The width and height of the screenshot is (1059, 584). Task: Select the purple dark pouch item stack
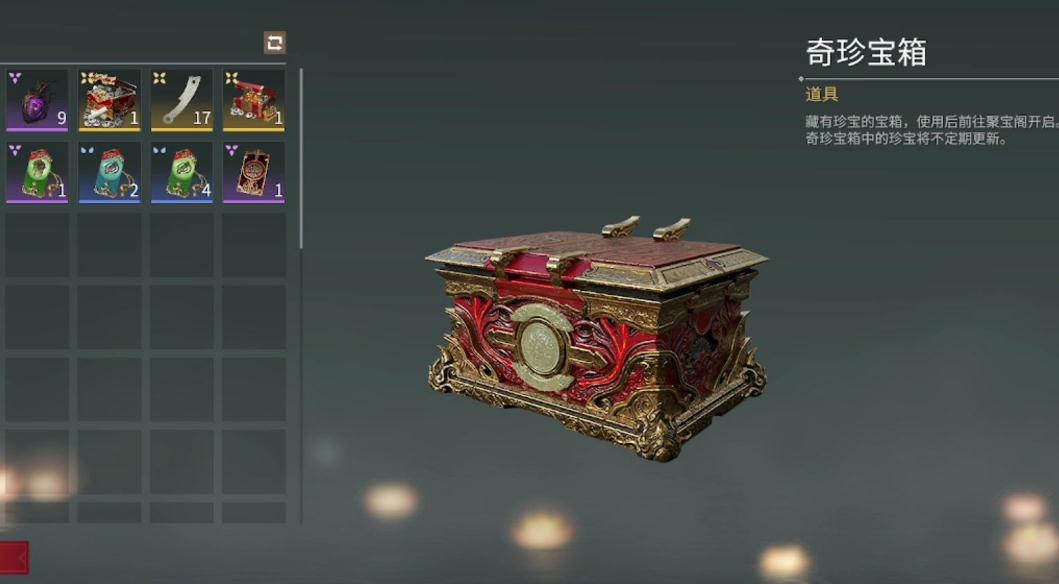[x=37, y=99]
